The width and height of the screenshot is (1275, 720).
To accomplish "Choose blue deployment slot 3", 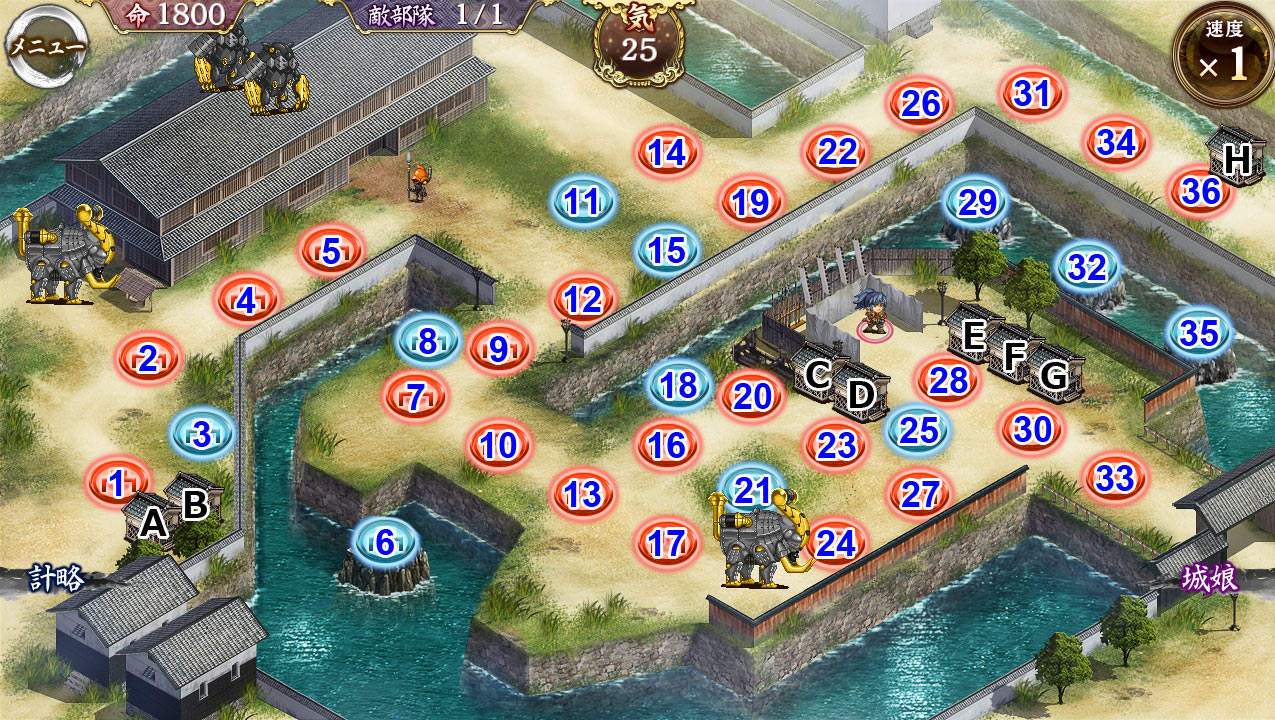I will coord(202,435).
